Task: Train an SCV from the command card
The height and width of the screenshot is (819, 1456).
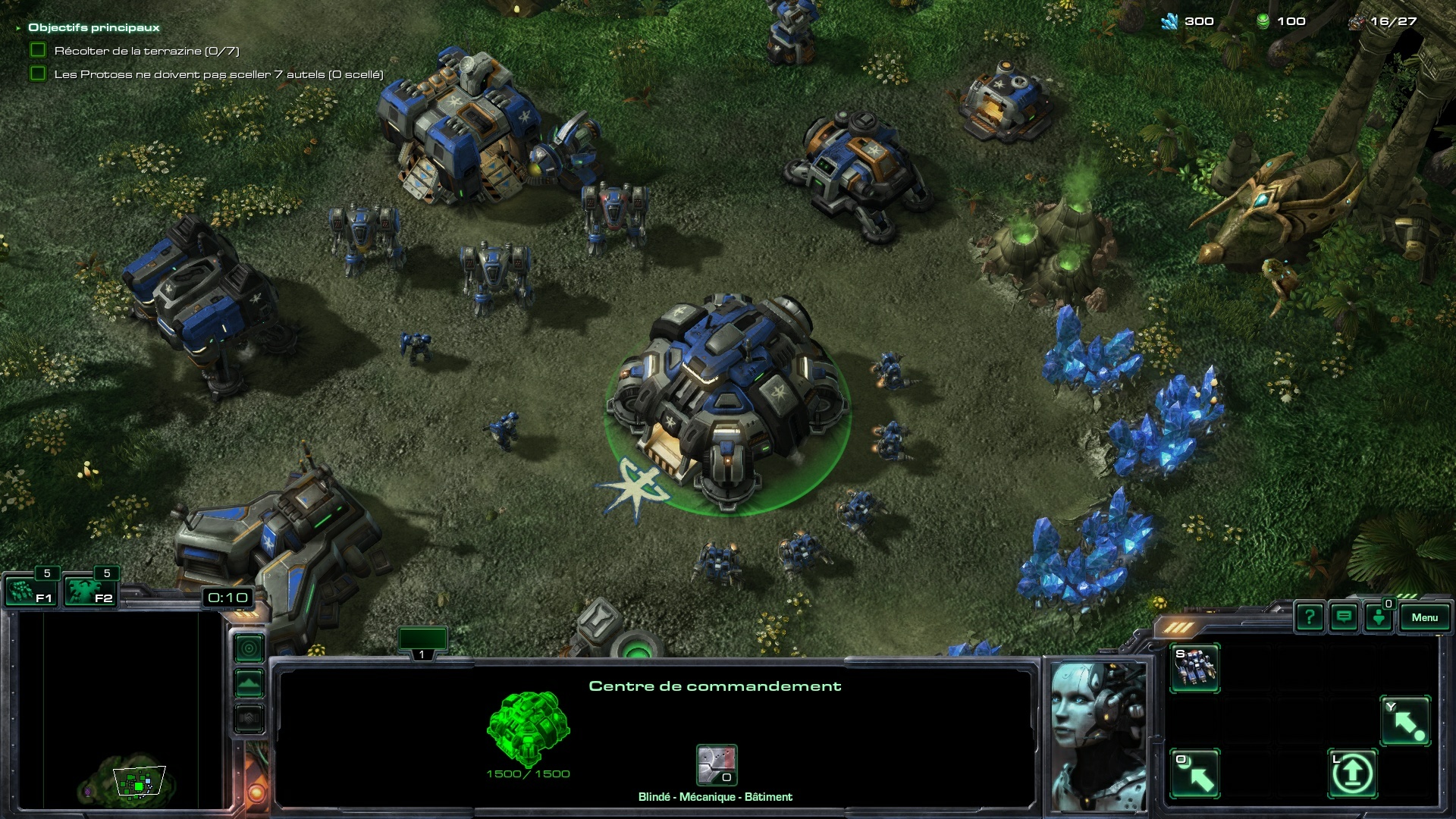Action: tap(1195, 667)
